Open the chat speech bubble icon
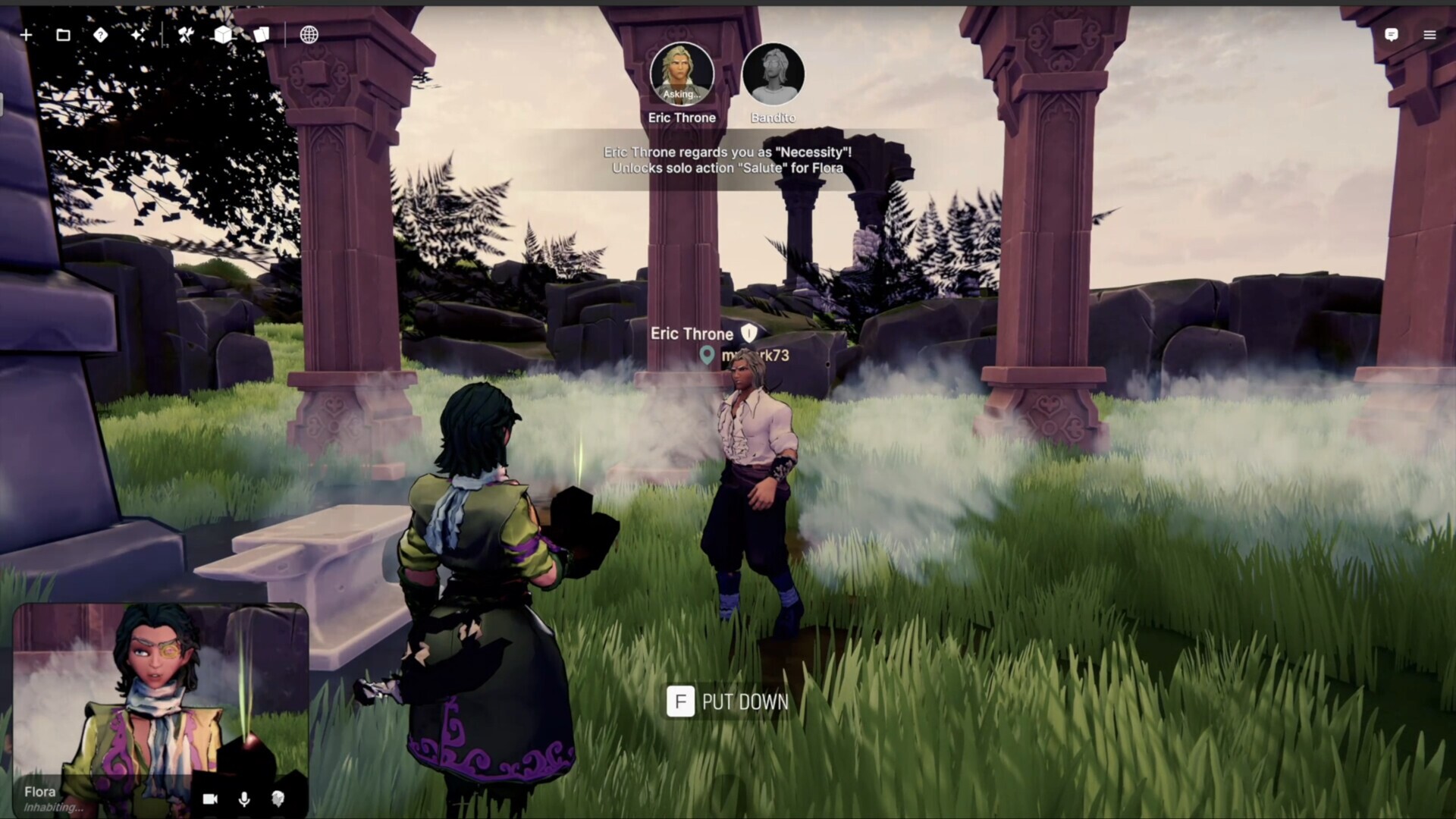The width and height of the screenshot is (1456, 819). [x=1391, y=35]
